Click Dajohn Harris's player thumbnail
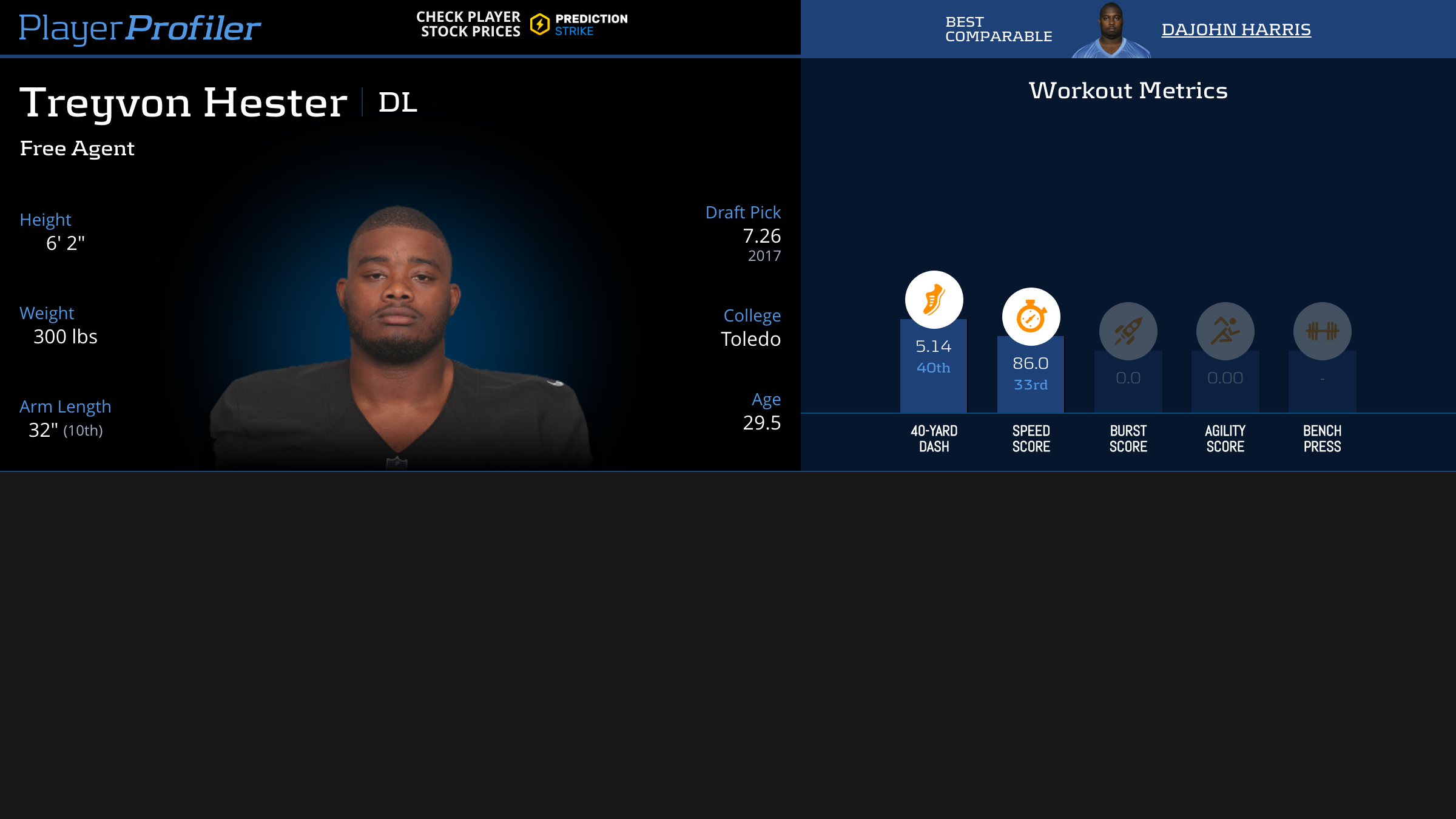 coord(1111,30)
